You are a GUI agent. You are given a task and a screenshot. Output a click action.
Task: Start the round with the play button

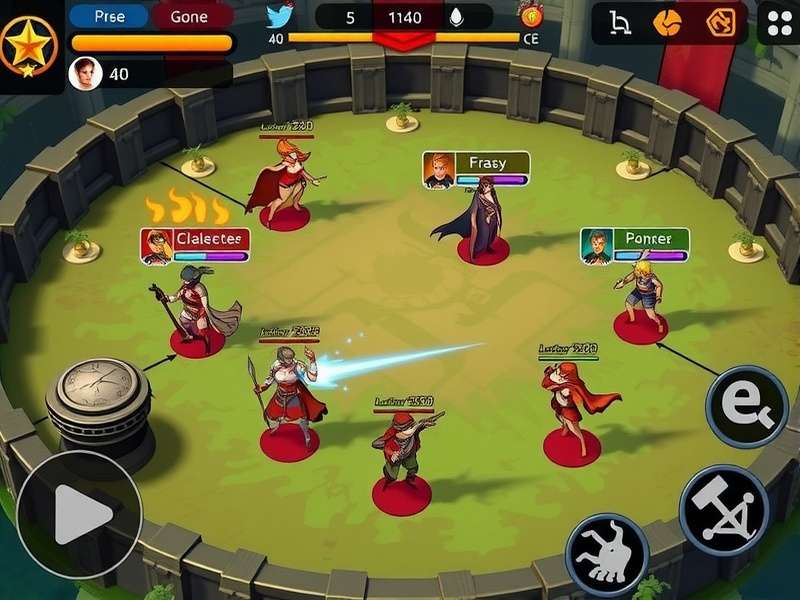(x=79, y=515)
